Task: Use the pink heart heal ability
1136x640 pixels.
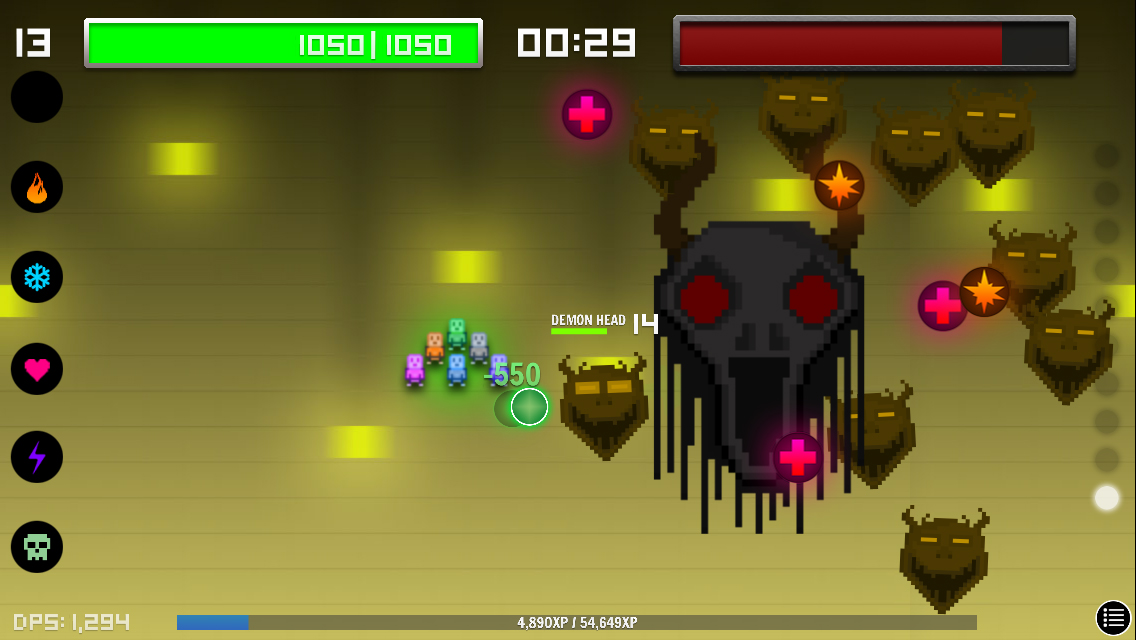Action: click(x=37, y=369)
